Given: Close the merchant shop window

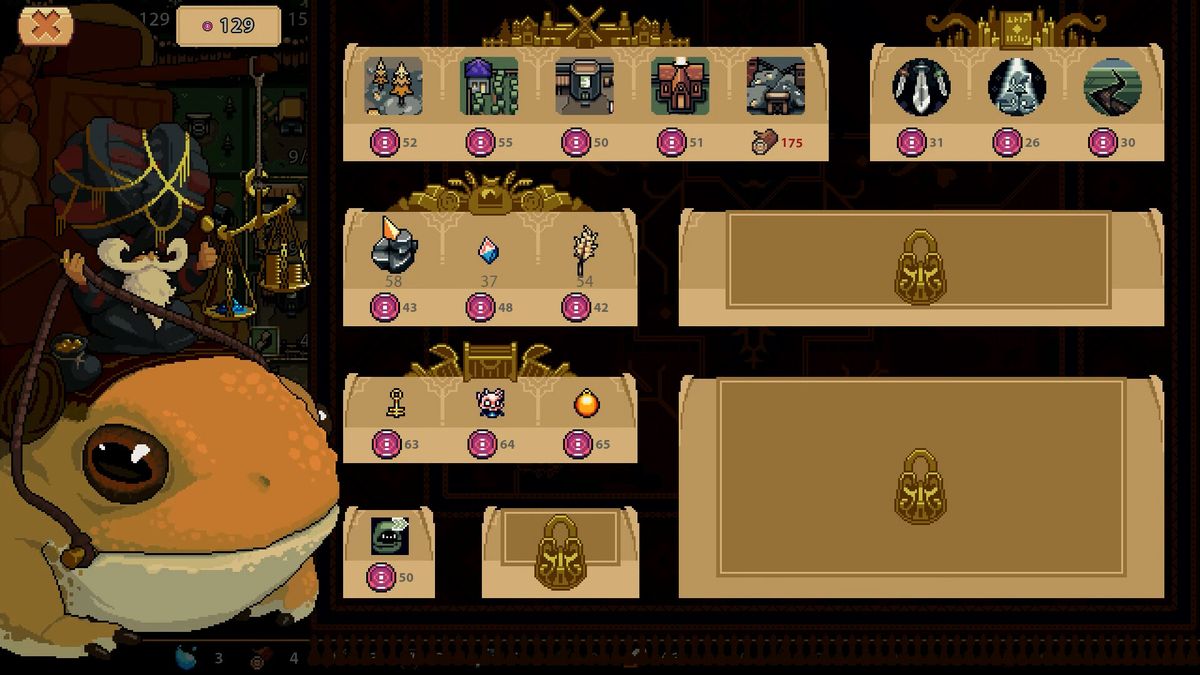Looking at the screenshot, I should click(45, 26).
